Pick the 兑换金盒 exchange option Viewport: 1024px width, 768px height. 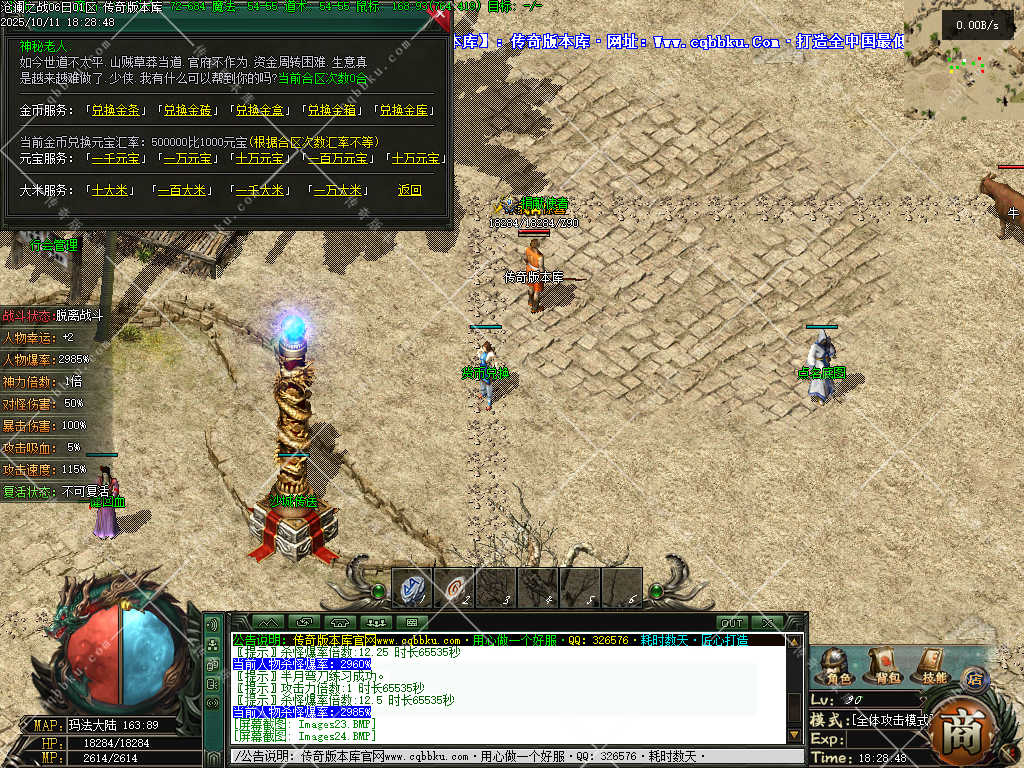coord(260,110)
